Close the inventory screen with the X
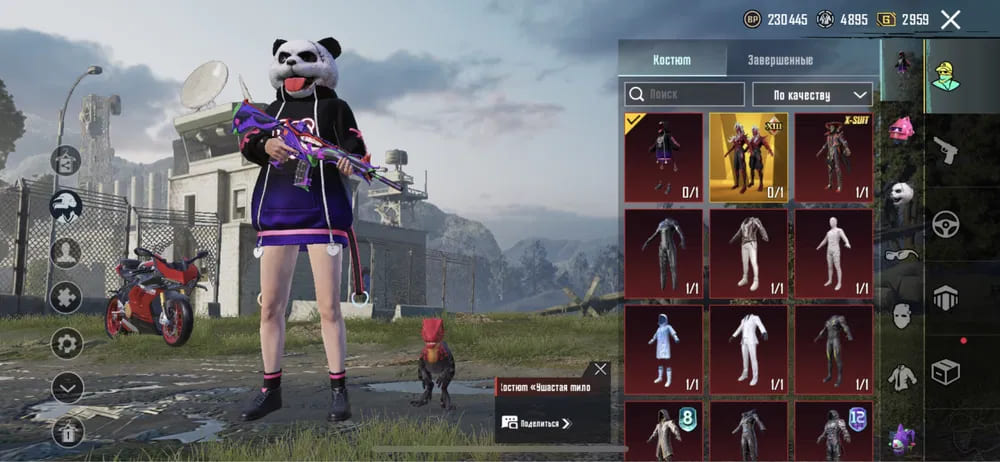Viewport: 1000px width, 462px height. [950, 19]
